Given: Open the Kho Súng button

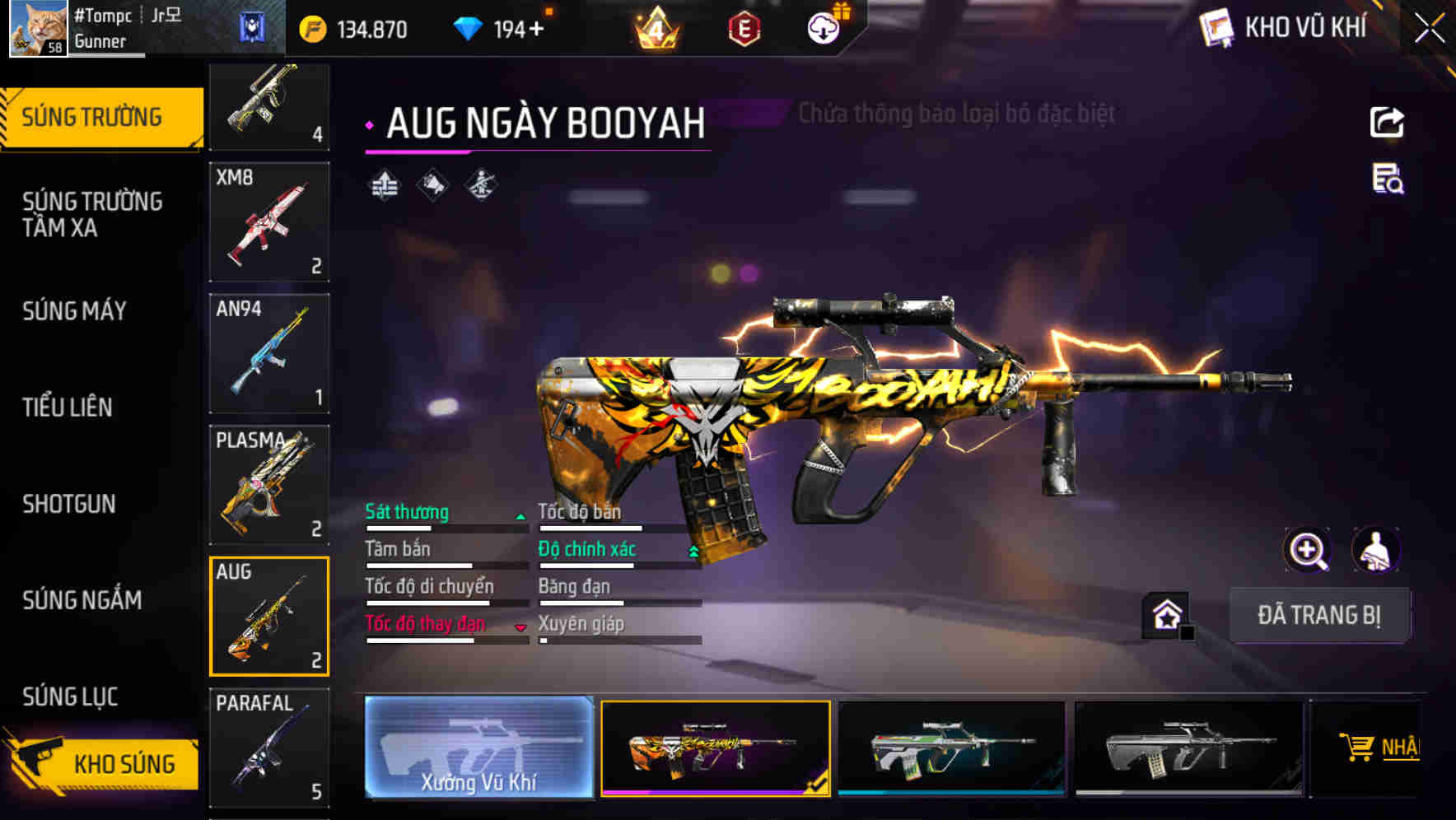Looking at the screenshot, I should [x=105, y=763].
